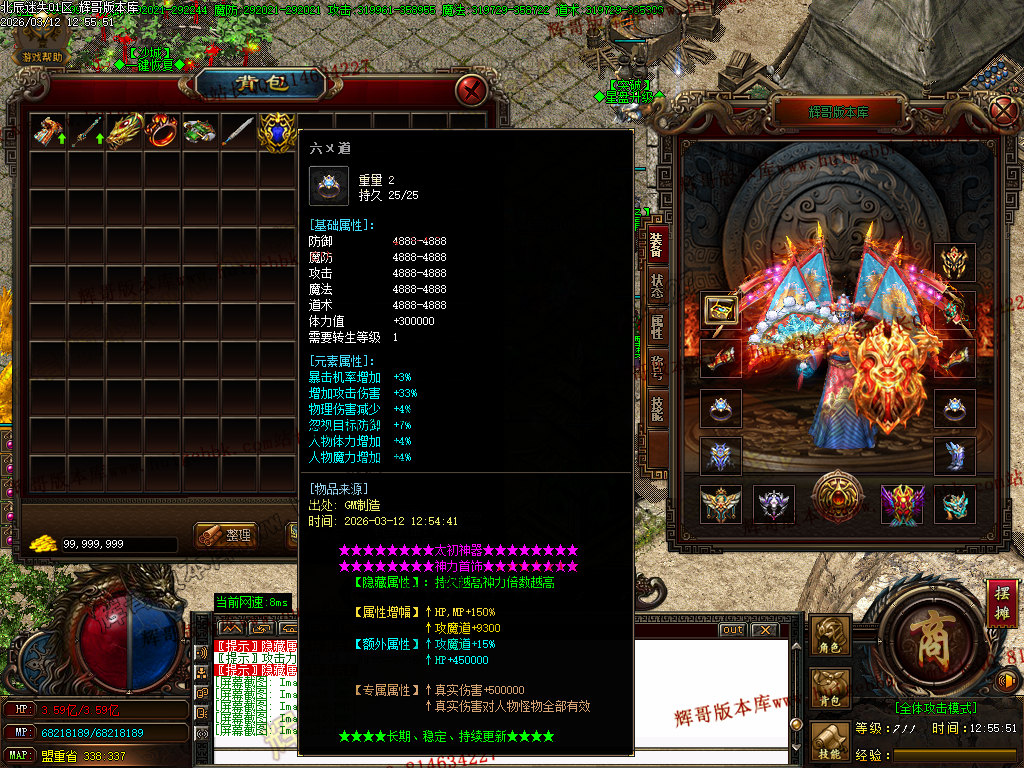Open the 称号 titles tab

pyautogui.click(x=657, y=367)
